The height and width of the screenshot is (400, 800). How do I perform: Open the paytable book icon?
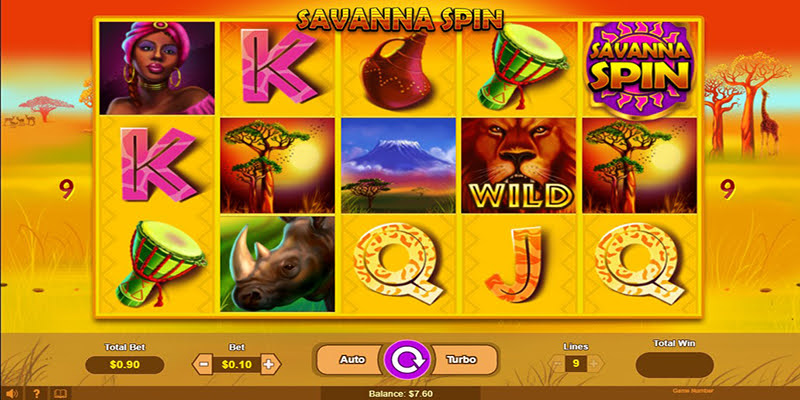pyautogui.click(x=58, y=393)
